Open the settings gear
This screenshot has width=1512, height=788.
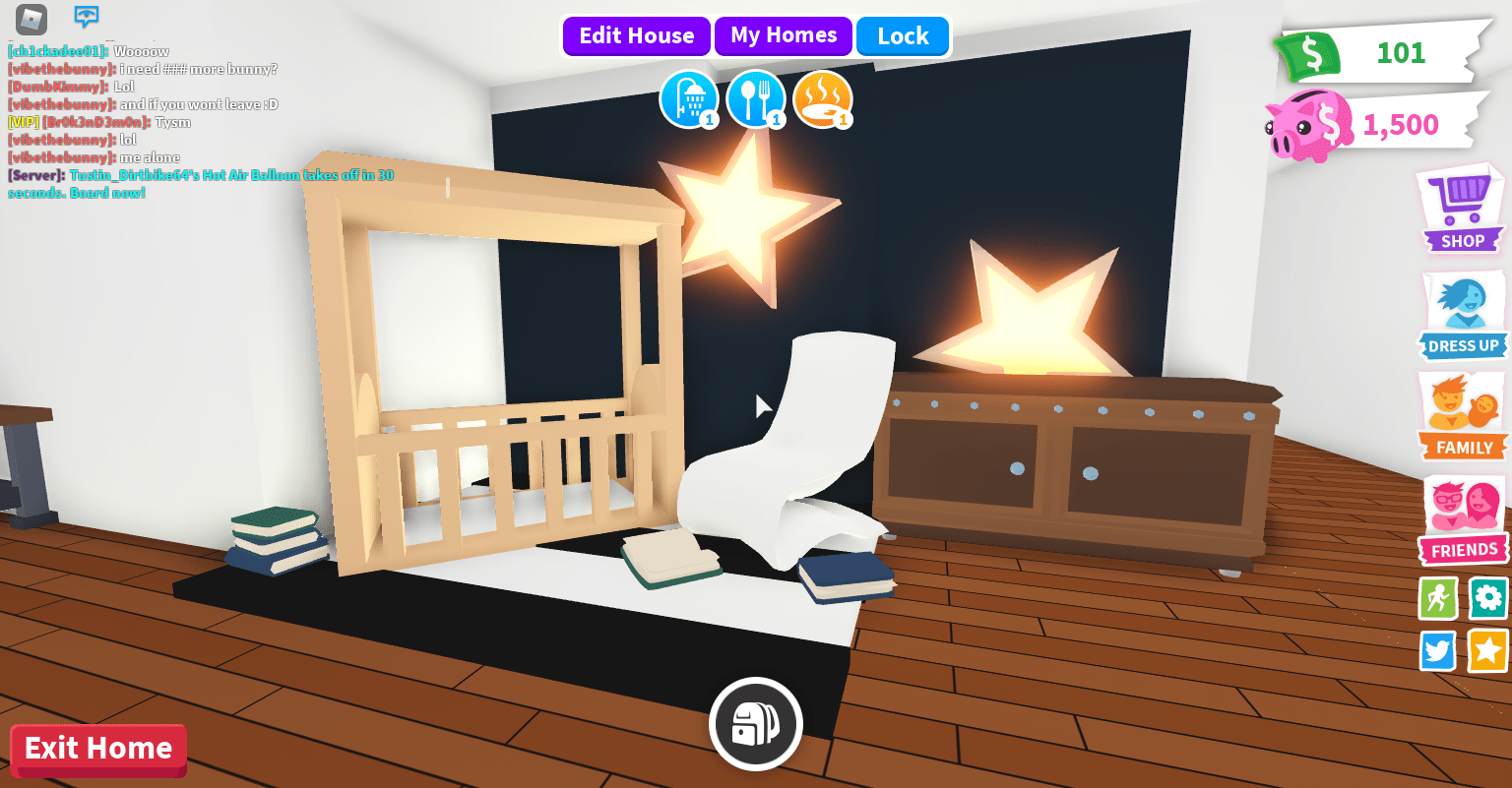click(1486, 598)
